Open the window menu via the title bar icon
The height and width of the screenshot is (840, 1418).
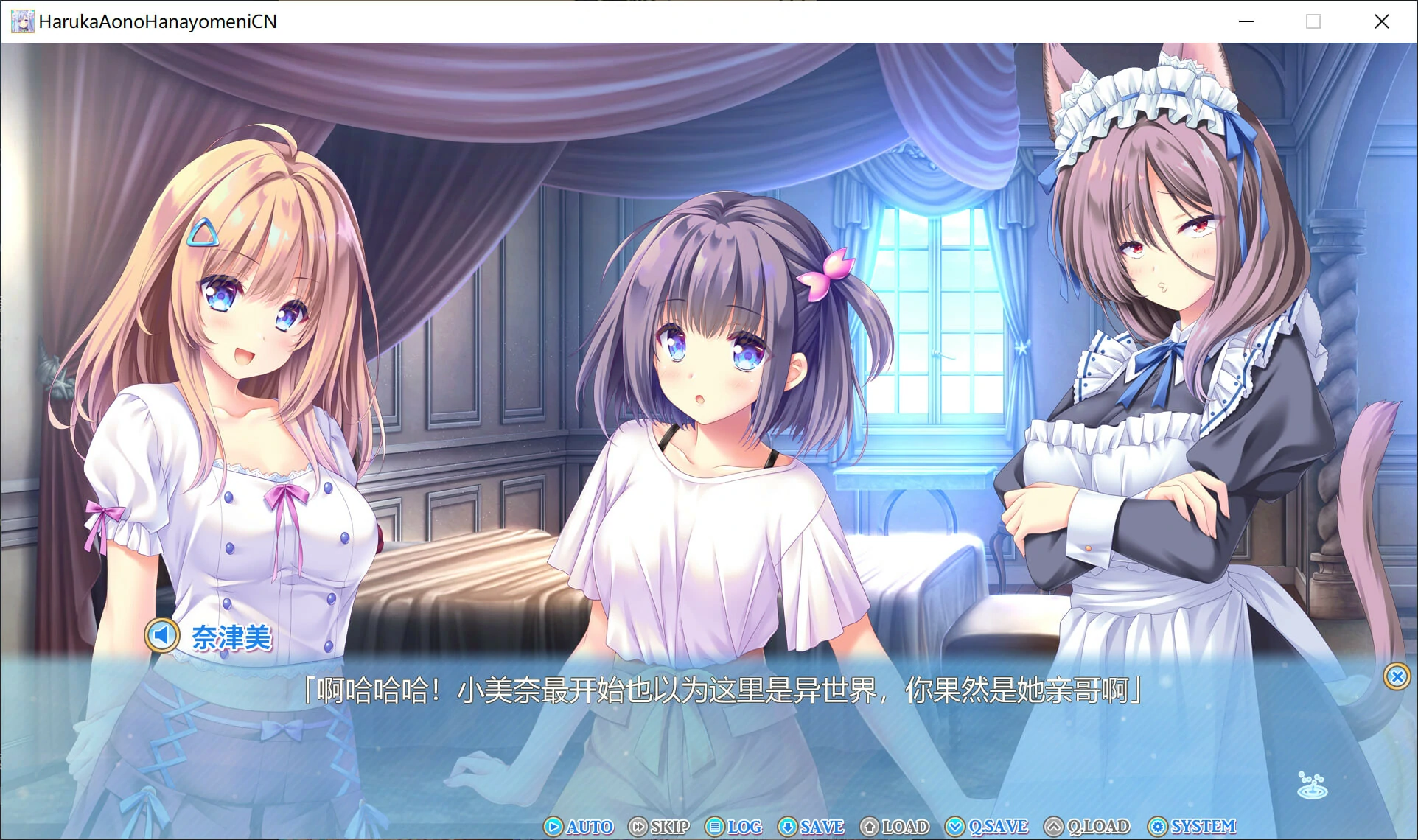[x=22, y=21]
